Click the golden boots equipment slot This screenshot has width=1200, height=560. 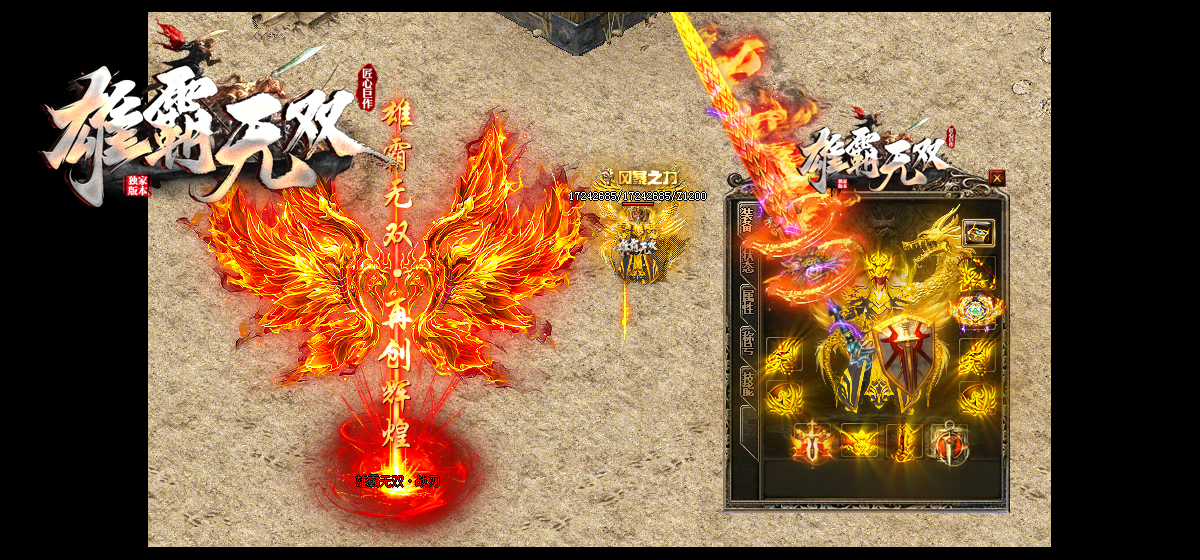click(903, 441)
